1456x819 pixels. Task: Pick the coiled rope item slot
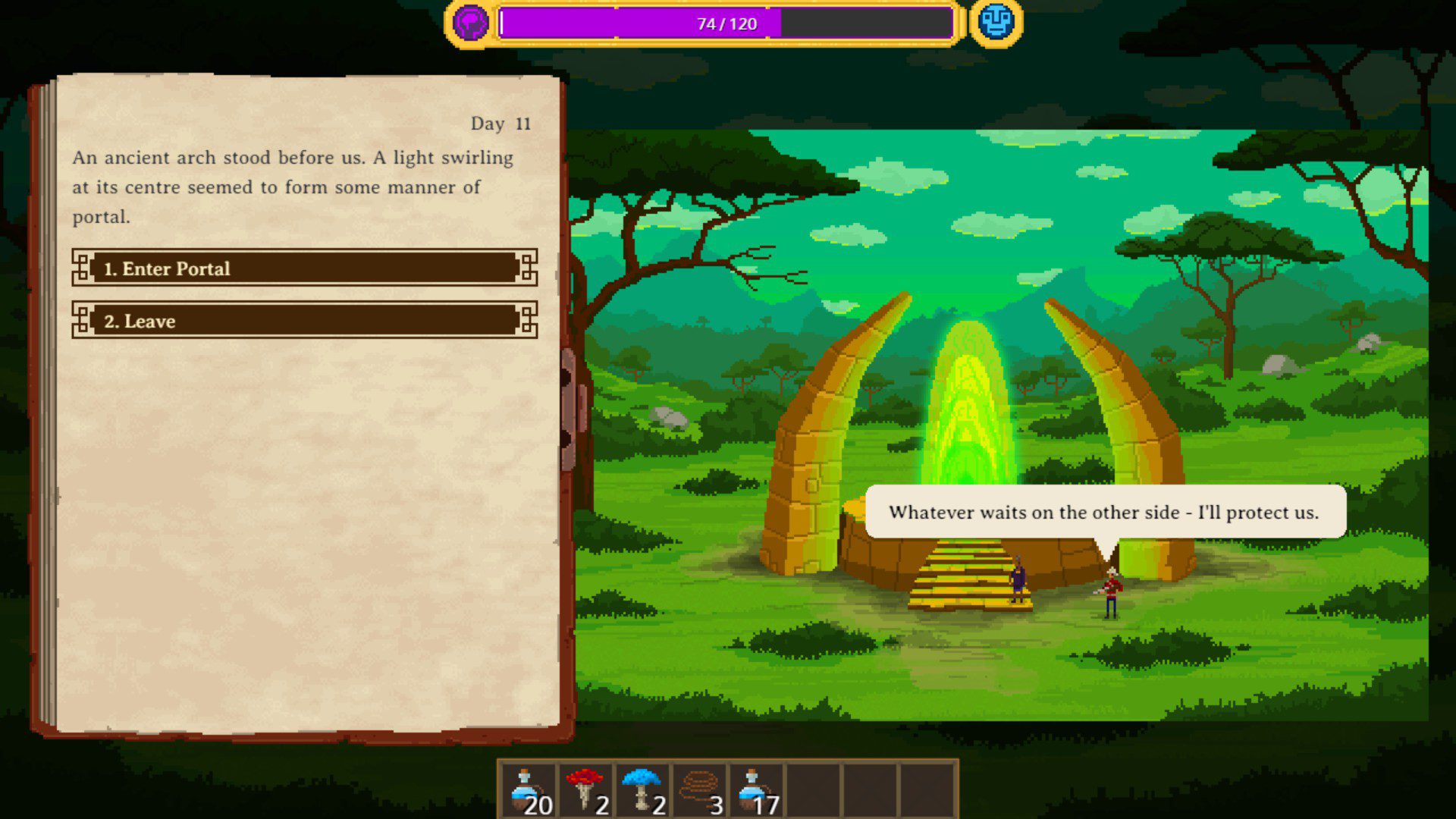(699, 791)
